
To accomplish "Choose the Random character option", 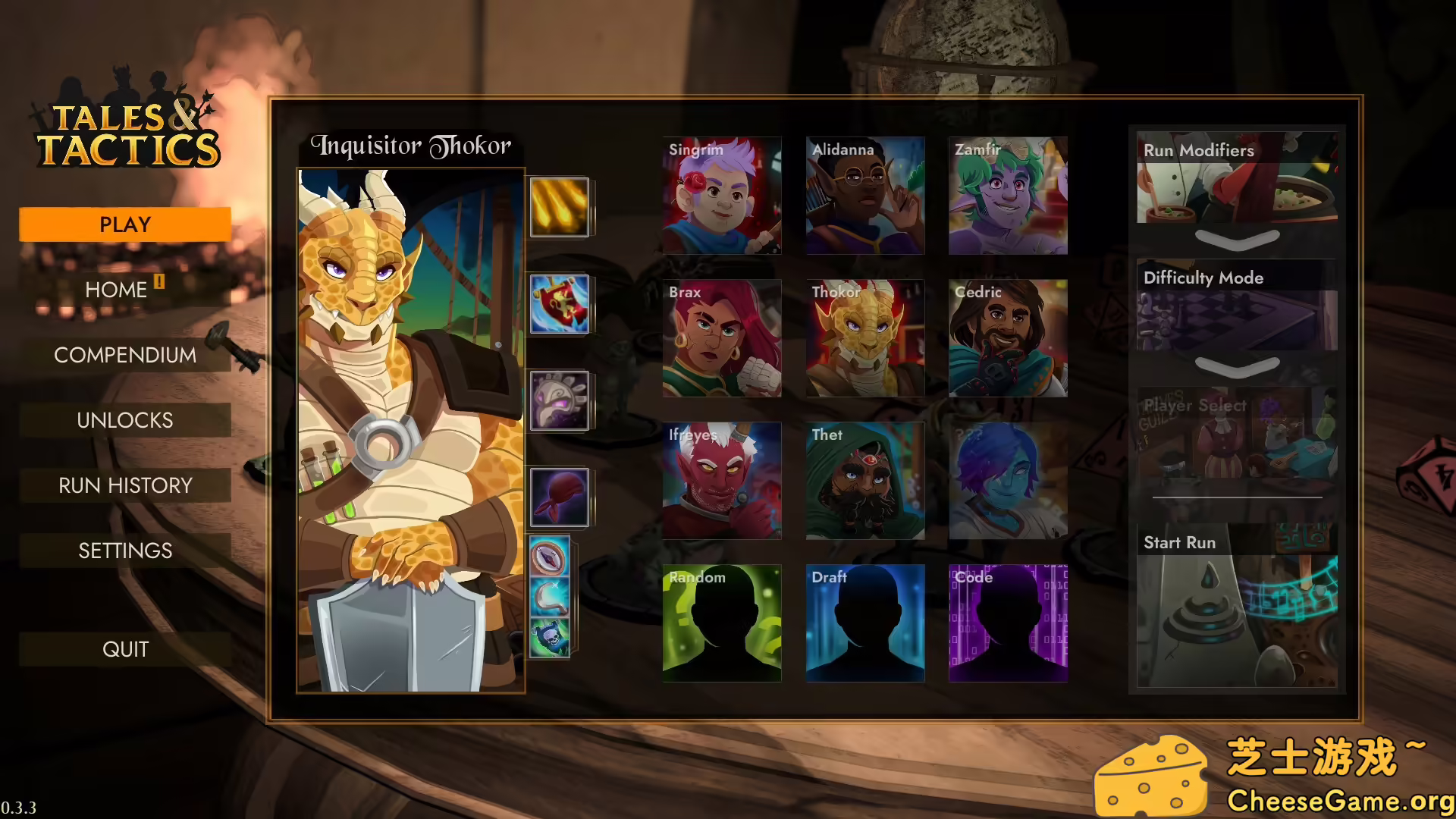I will pyautogui.click(x=721, y=623).
